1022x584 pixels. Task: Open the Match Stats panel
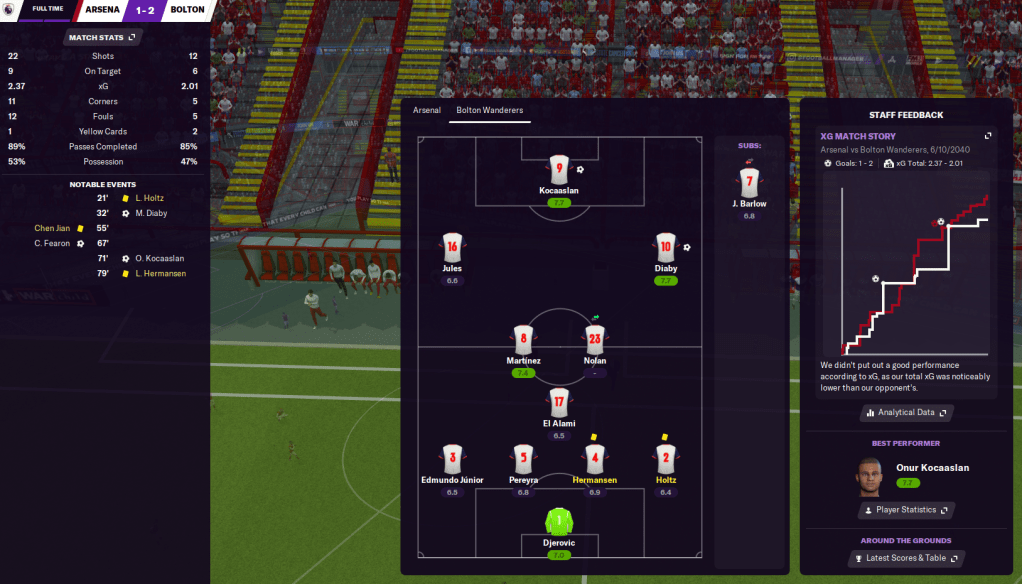pyautogui.click(x=103, y=38)
